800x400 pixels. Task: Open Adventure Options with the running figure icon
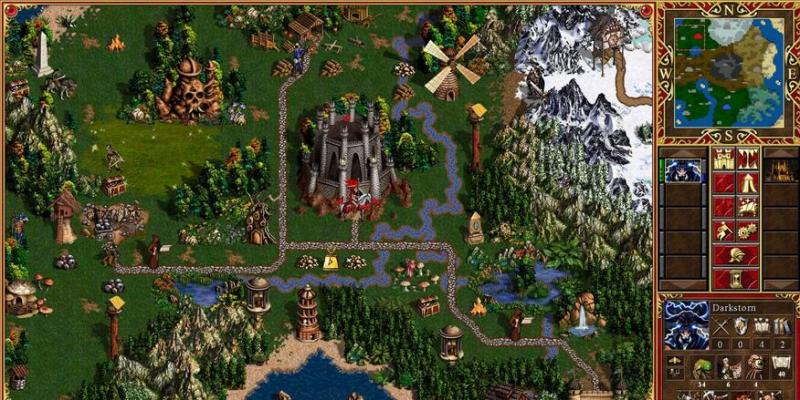pos(722,231)
